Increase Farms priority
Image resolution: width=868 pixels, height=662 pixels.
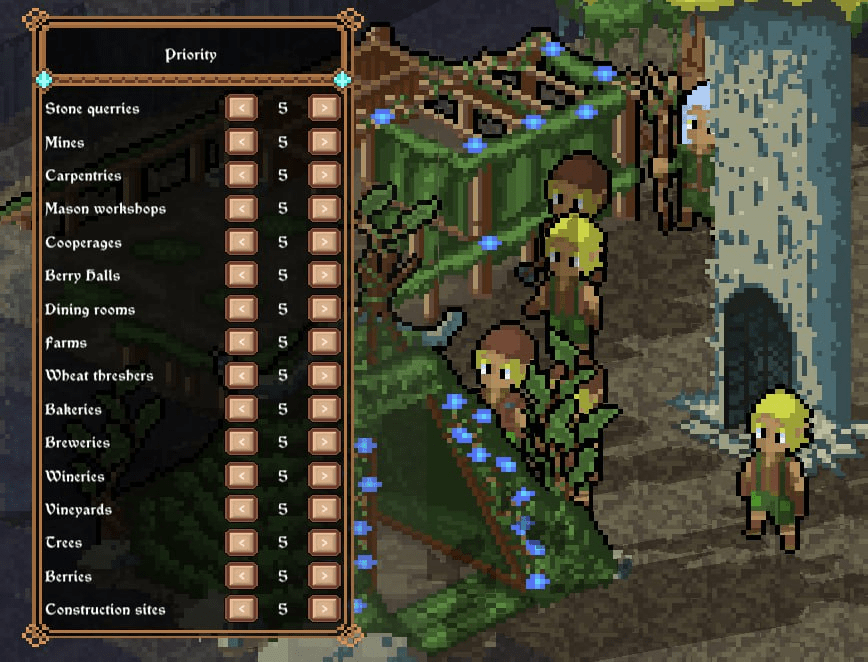(x=323, y=342)
